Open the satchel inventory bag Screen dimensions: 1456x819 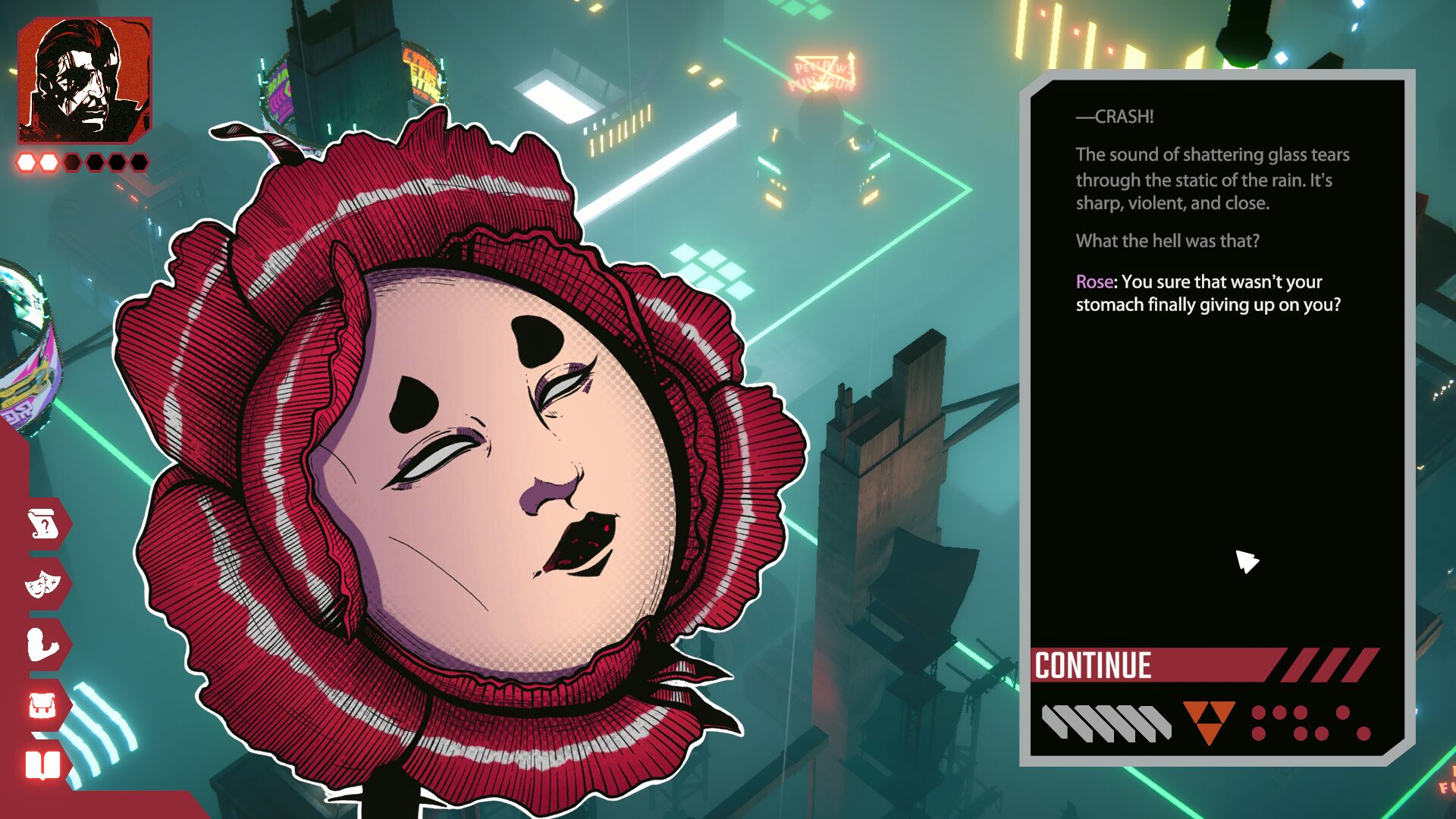[x=43, y=706]
